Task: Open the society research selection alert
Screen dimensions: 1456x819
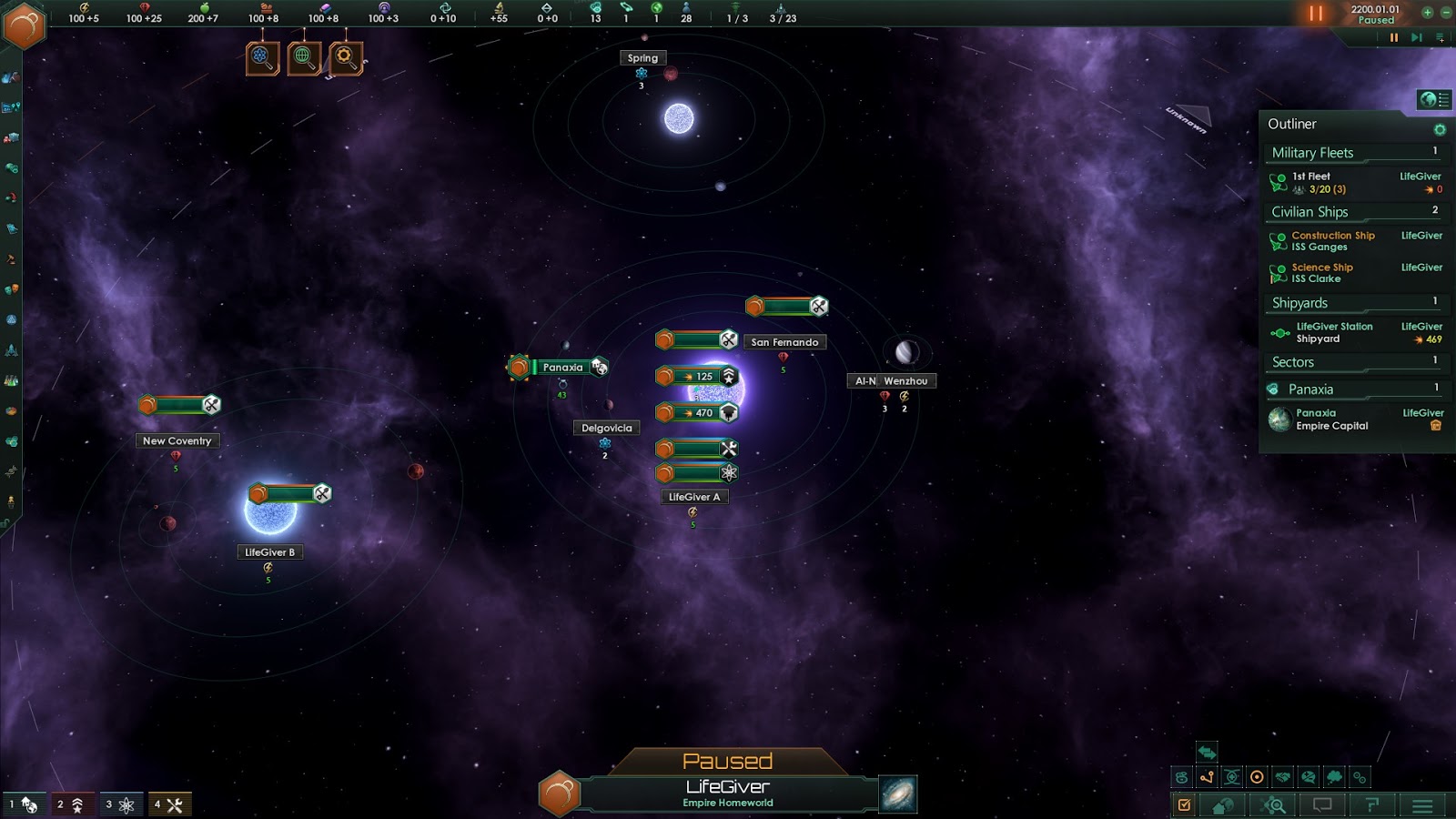Action: tap(305, 59)
